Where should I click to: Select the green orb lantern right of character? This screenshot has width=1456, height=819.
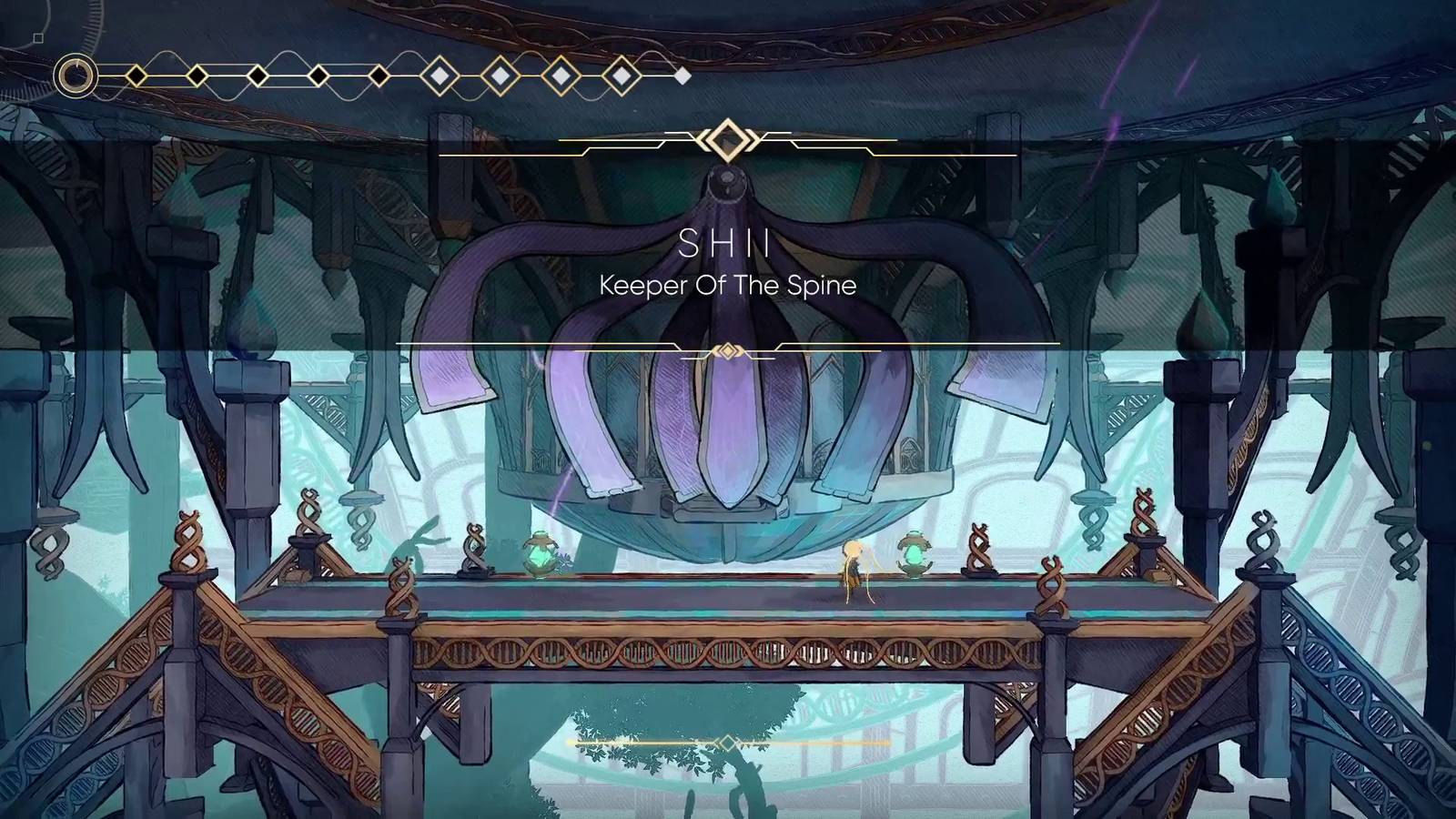[x=914, y=553]
